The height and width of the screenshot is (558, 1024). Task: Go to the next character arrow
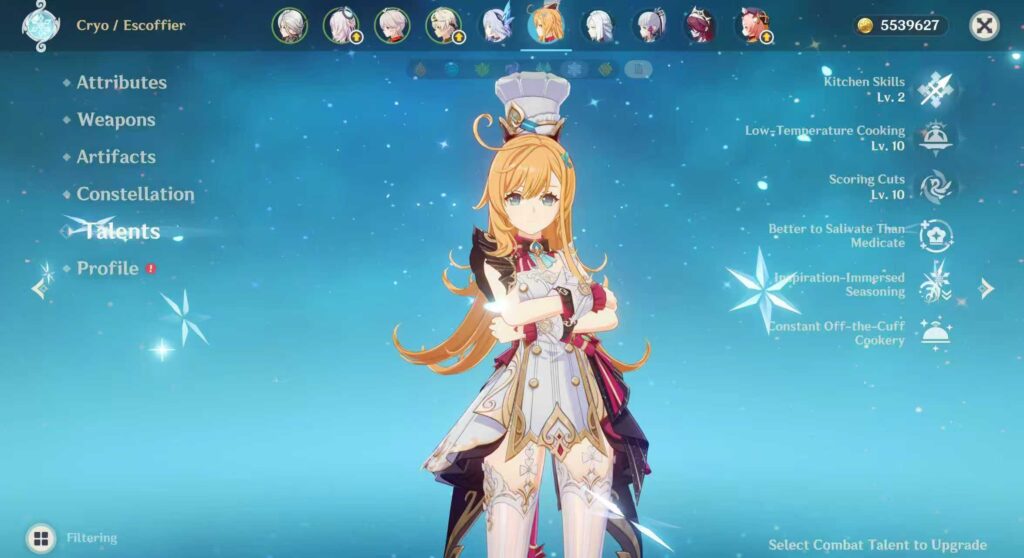pyautogui.click(x=987, y=289)
